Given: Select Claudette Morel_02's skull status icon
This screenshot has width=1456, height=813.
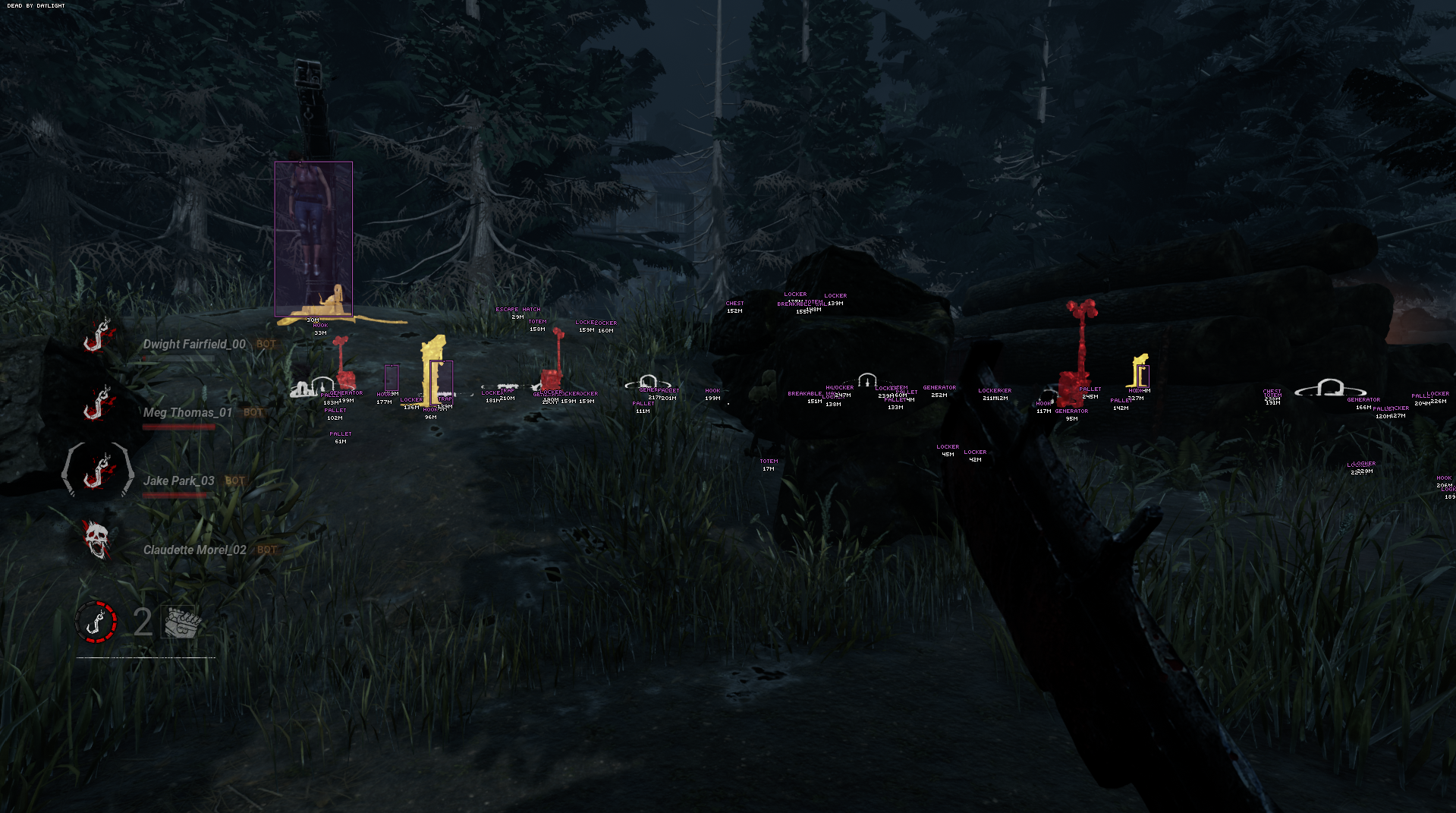Looking at the screenshot, I should 97,540.
